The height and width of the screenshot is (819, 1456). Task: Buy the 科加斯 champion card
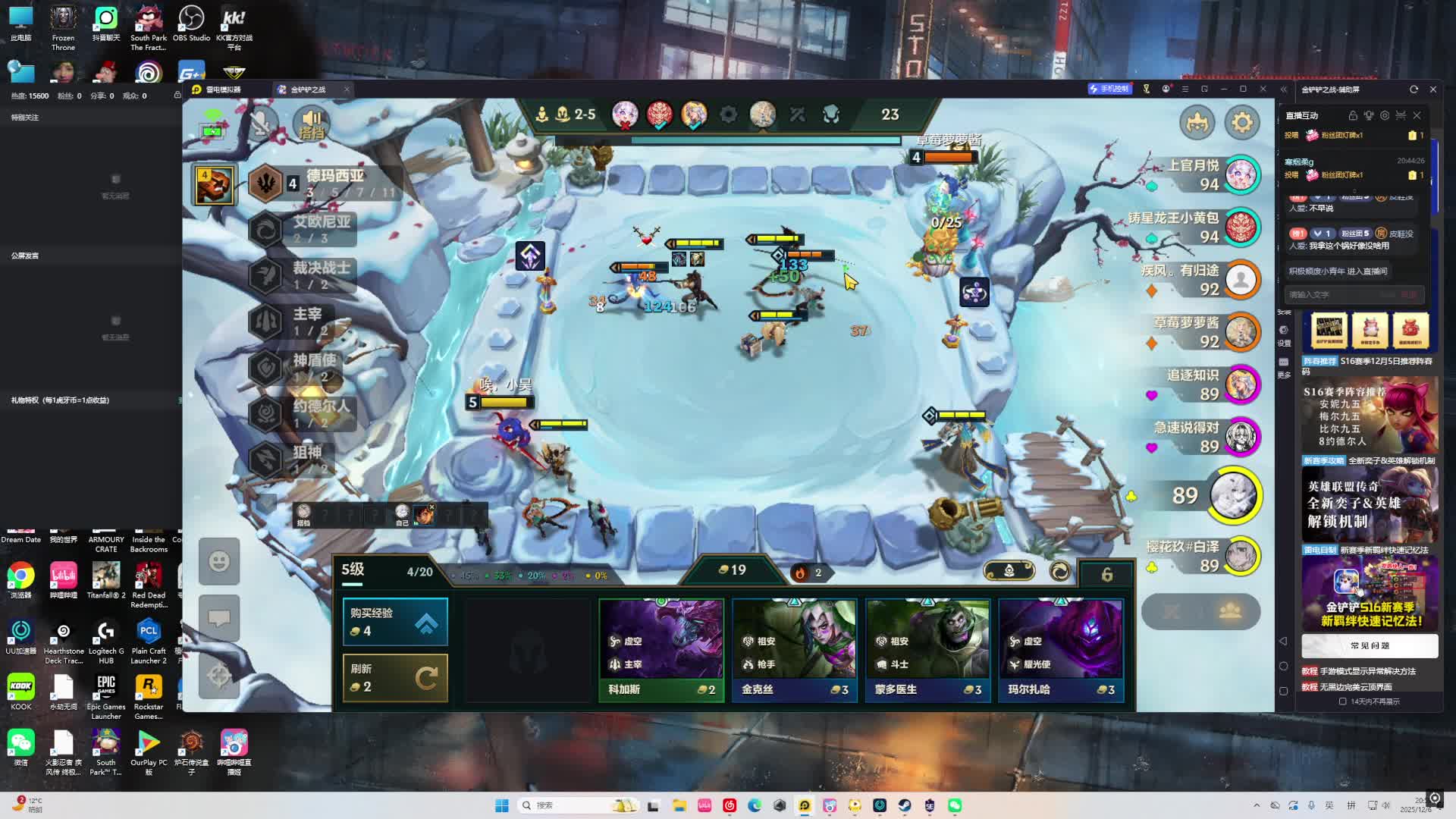661,649
